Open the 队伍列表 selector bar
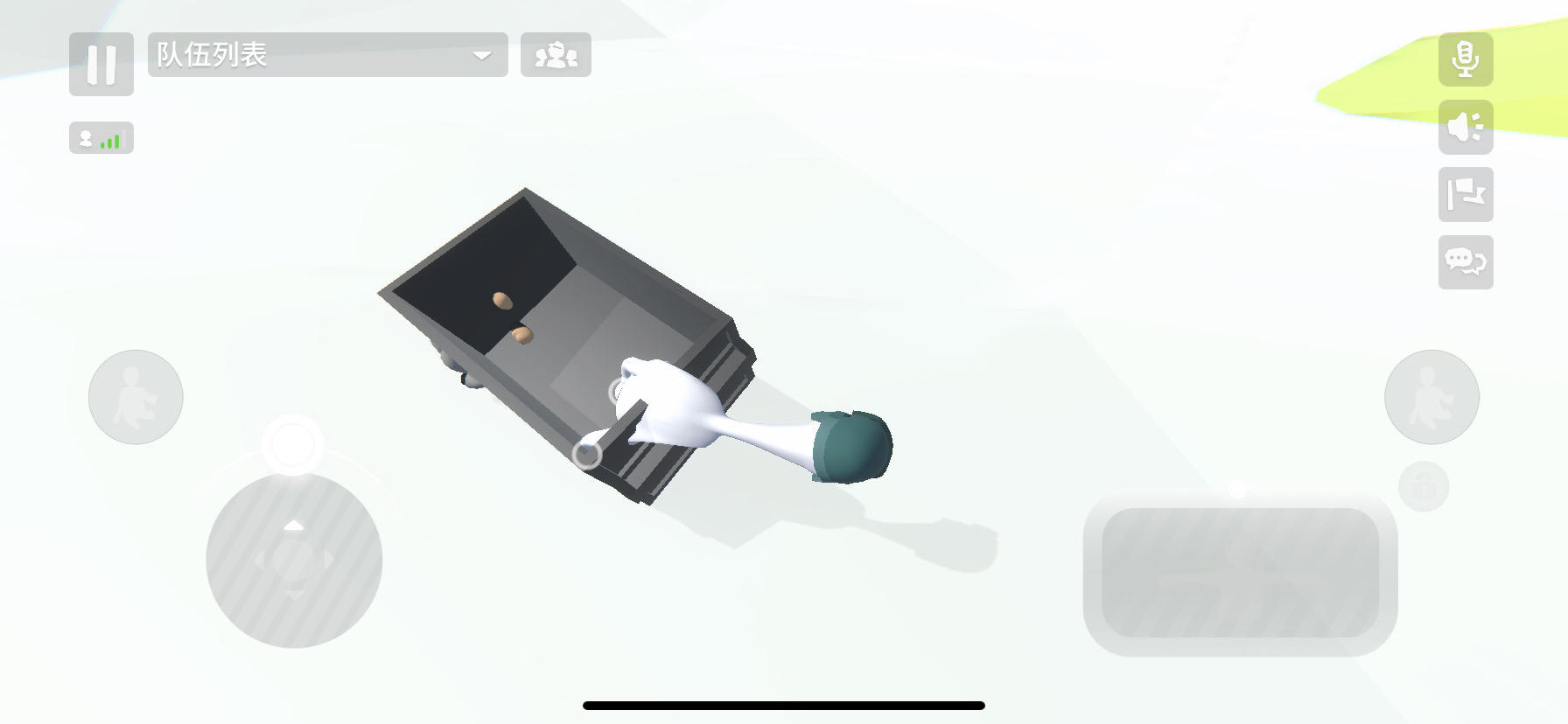This screenshot has width=1568, height=724. 328,56
